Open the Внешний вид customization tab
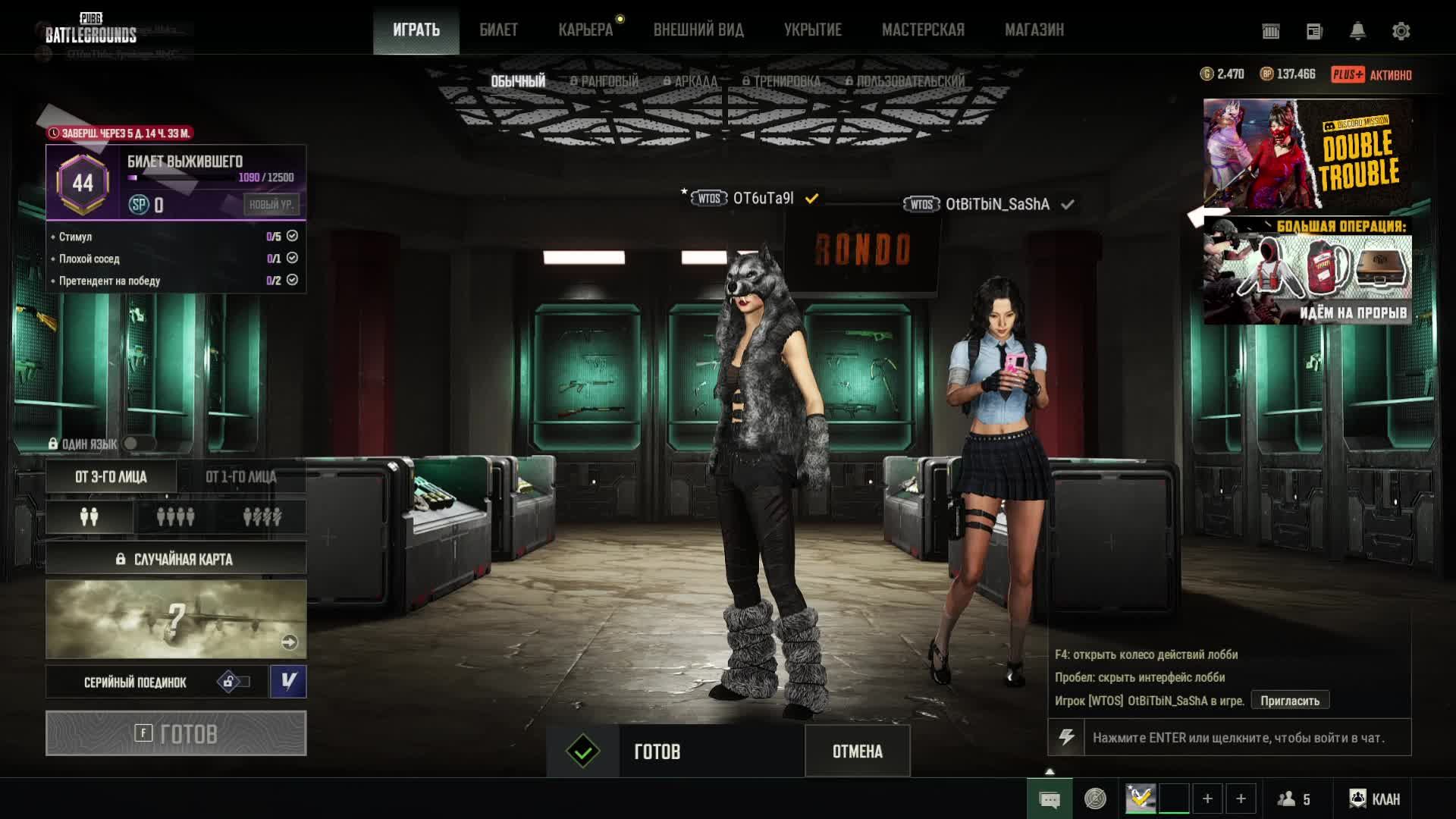Screen dimensions: 1456x819 coord(698,30)
